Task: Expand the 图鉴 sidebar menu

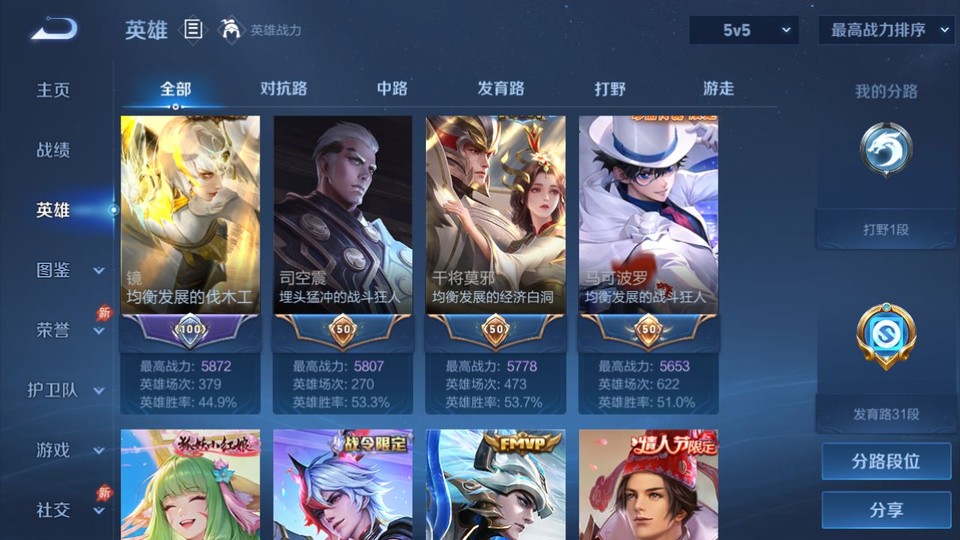Action: [x=68, y=270]
